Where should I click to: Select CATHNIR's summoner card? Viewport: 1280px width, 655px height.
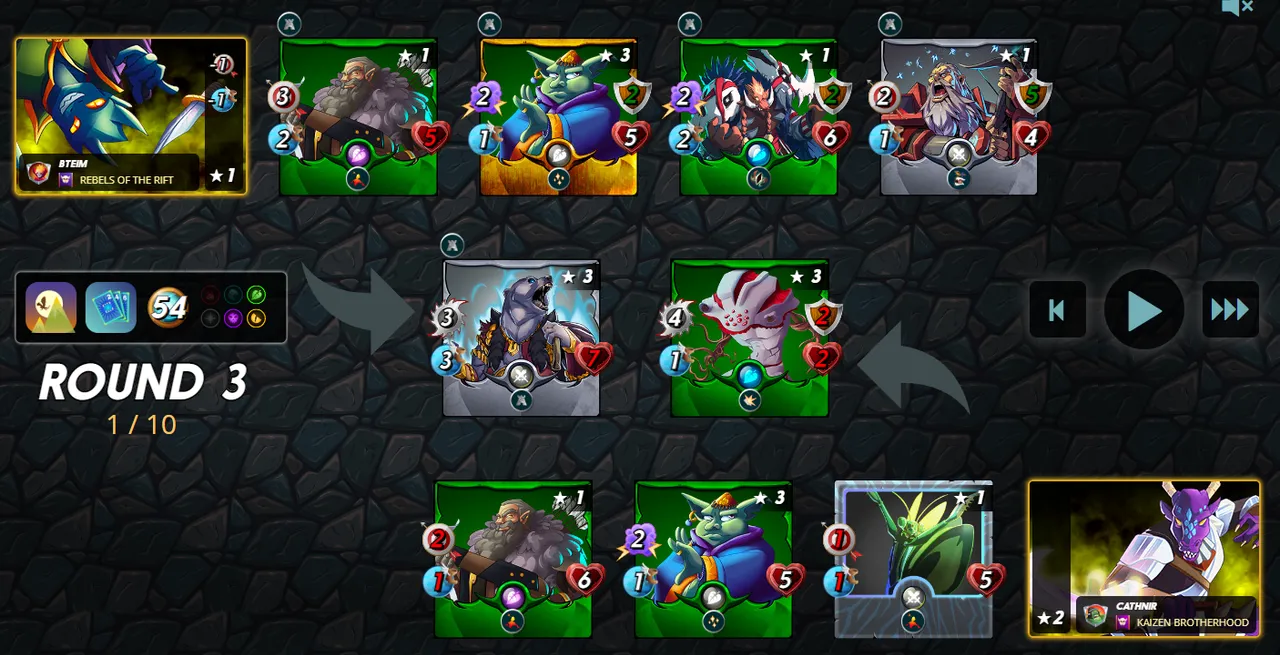[1144, 557]
